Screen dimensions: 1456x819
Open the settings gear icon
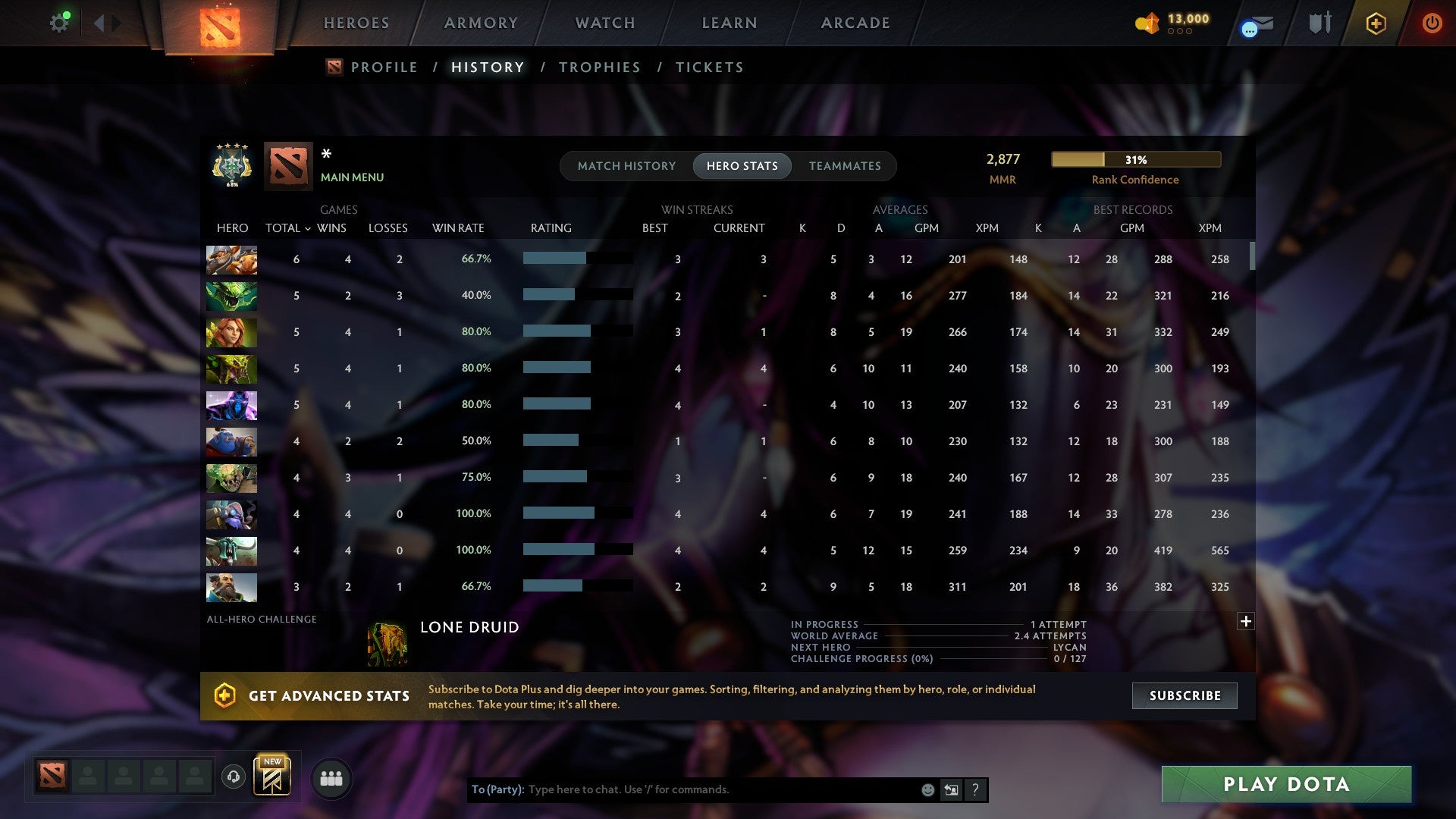tap(60, 22)
